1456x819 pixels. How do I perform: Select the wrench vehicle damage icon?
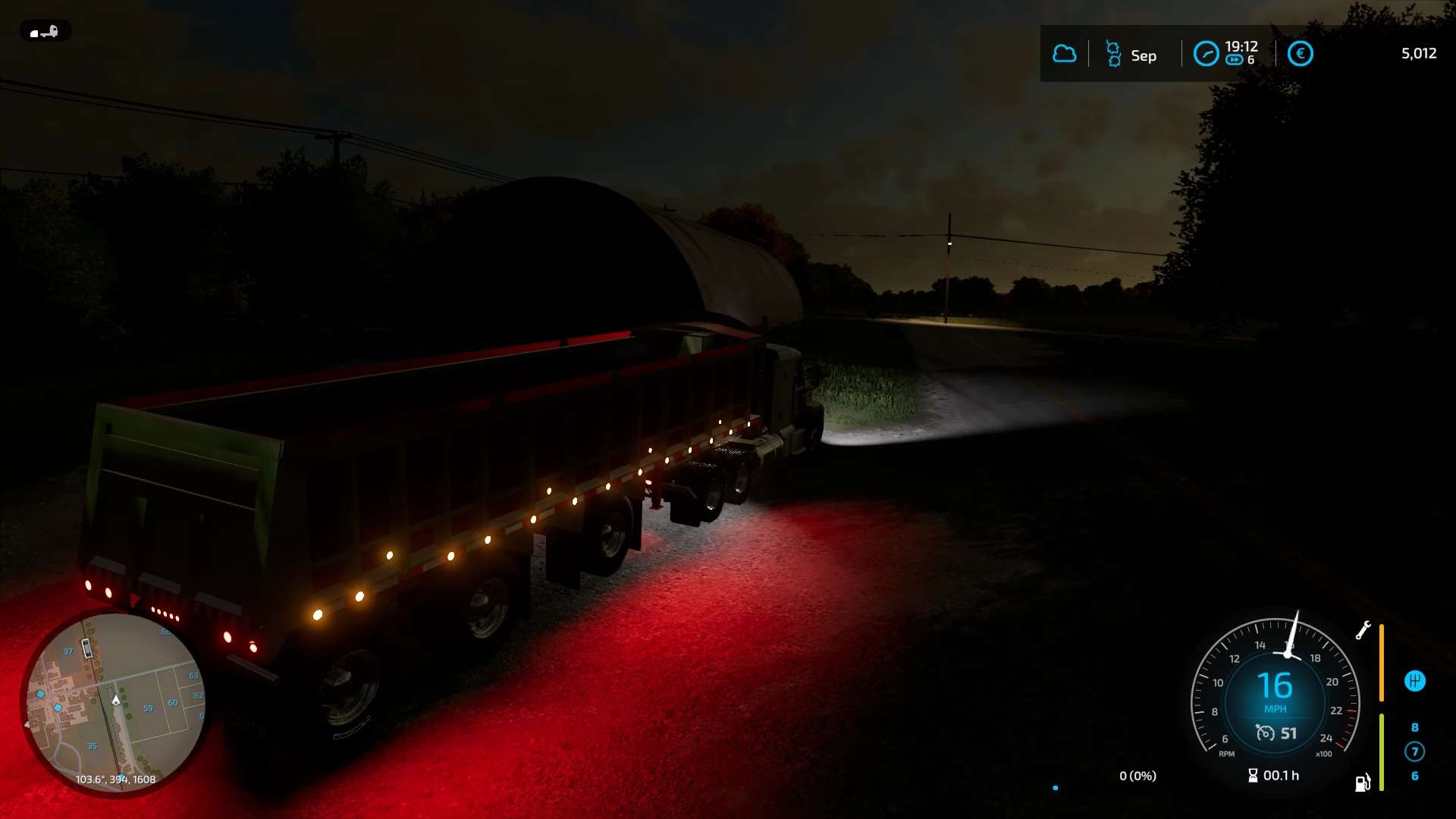click(x=1363, y=630)
